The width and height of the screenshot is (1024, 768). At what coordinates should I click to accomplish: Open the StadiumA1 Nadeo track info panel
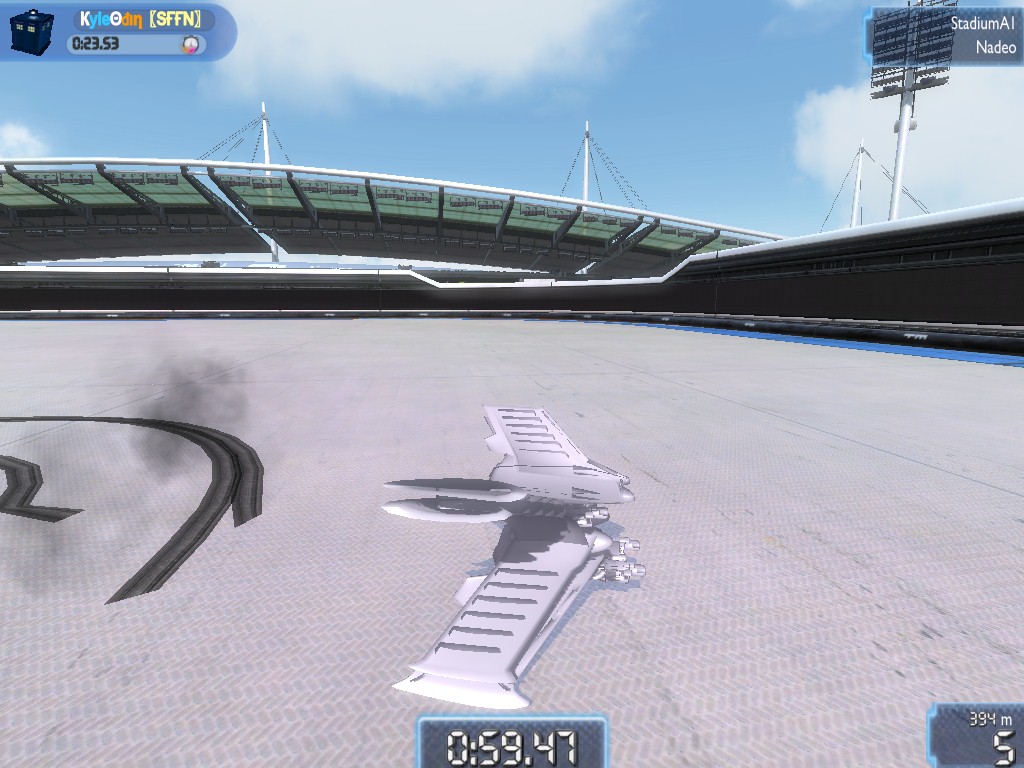pyautogui.click(x=946, y=35)
